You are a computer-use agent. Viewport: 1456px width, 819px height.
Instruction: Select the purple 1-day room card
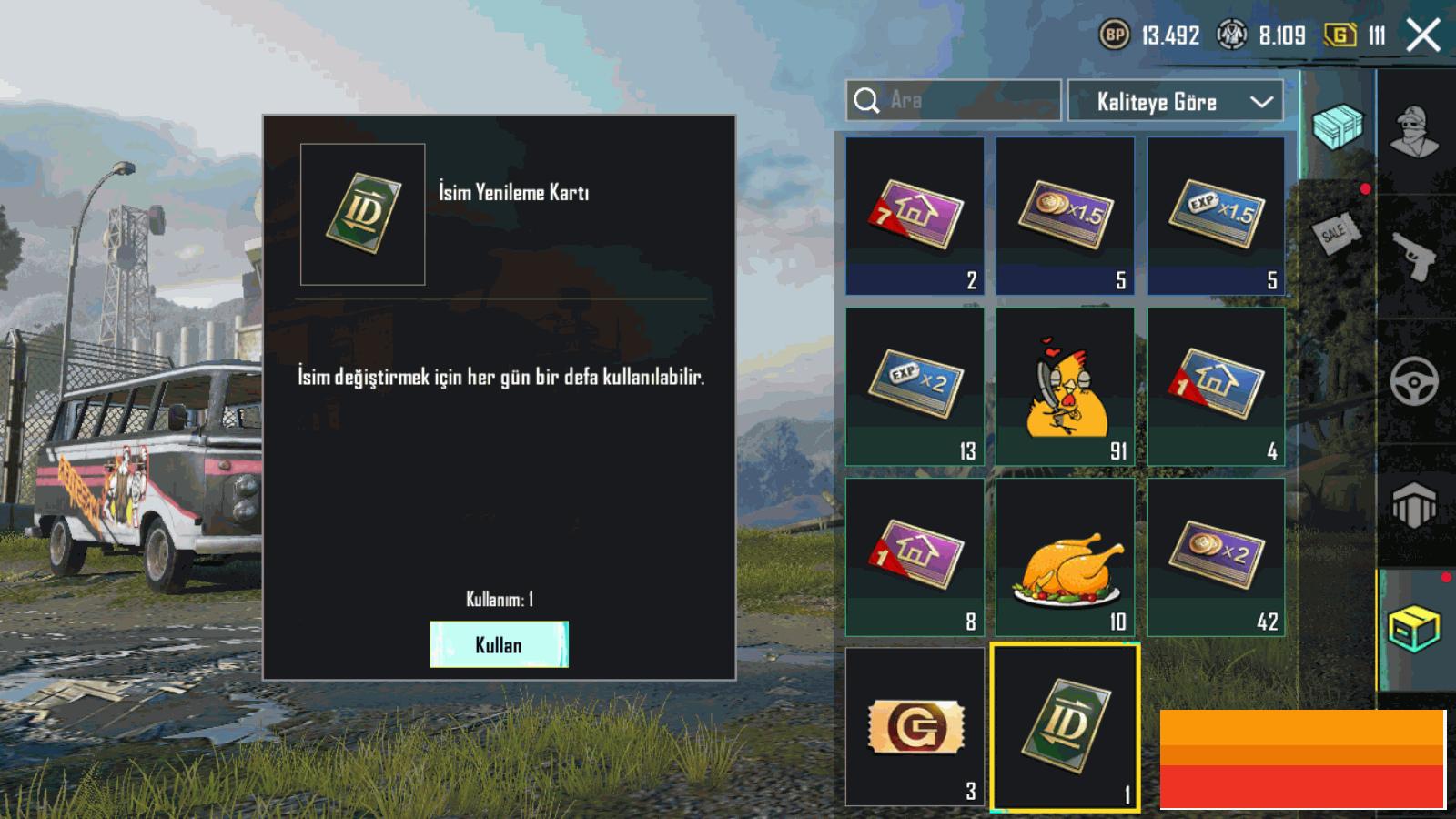click(915, 558)
